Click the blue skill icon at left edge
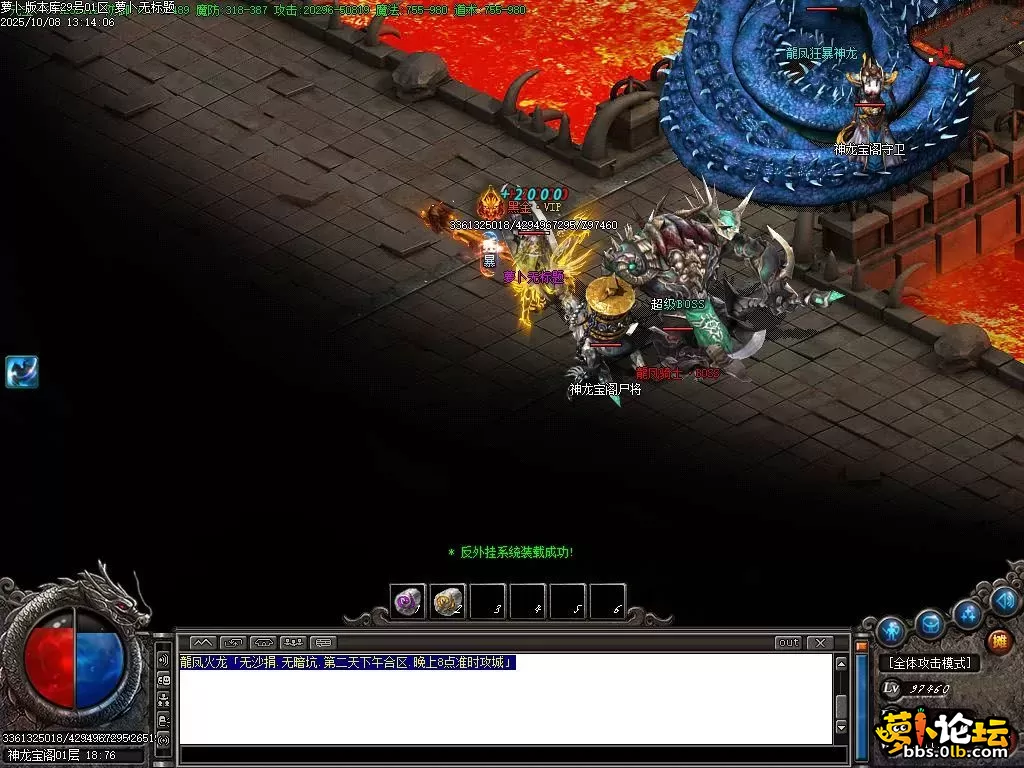This screenshot has width=1024, height=768. coord(22,371)
